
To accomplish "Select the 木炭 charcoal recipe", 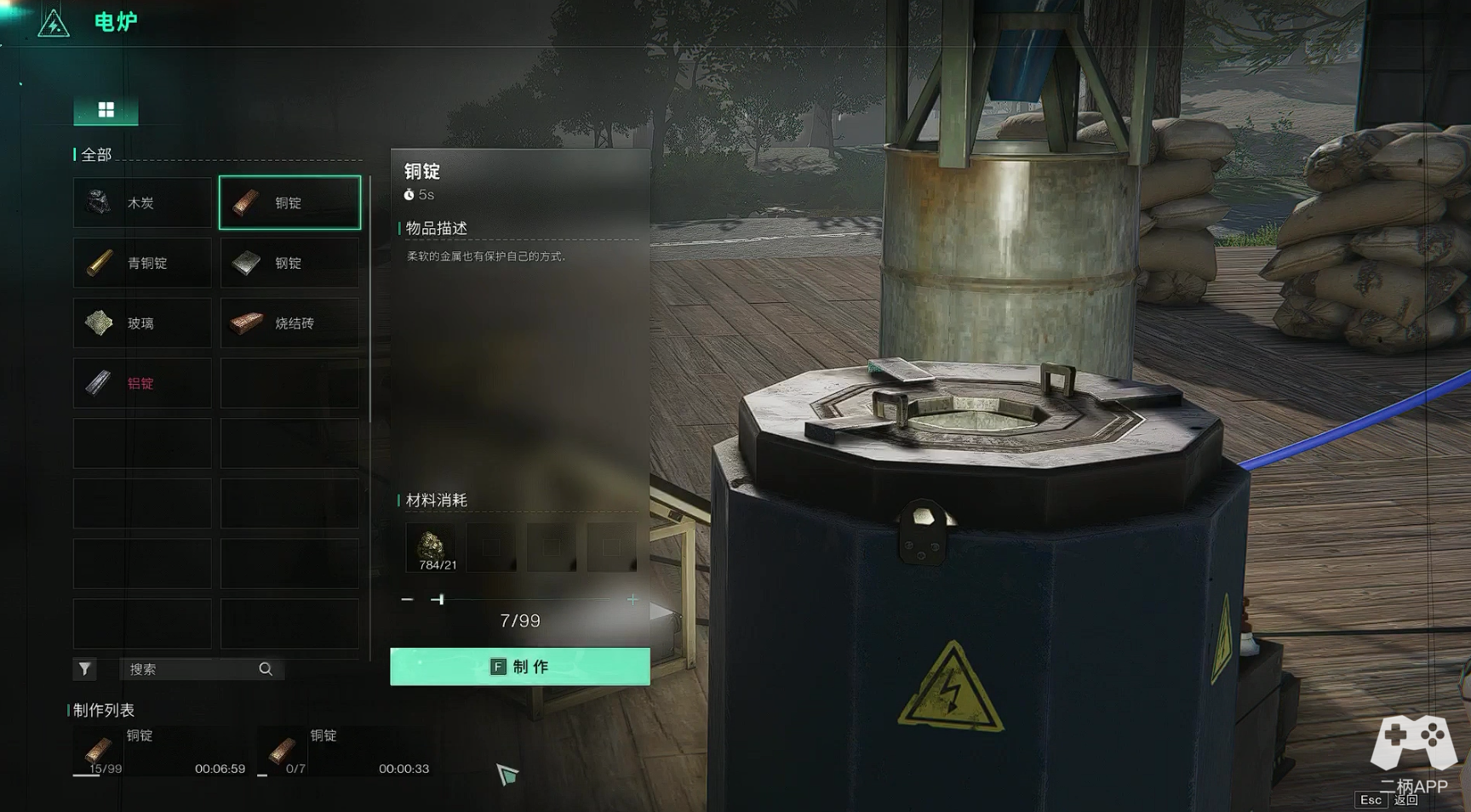I will pyautogui.click(x=142, y=203).
